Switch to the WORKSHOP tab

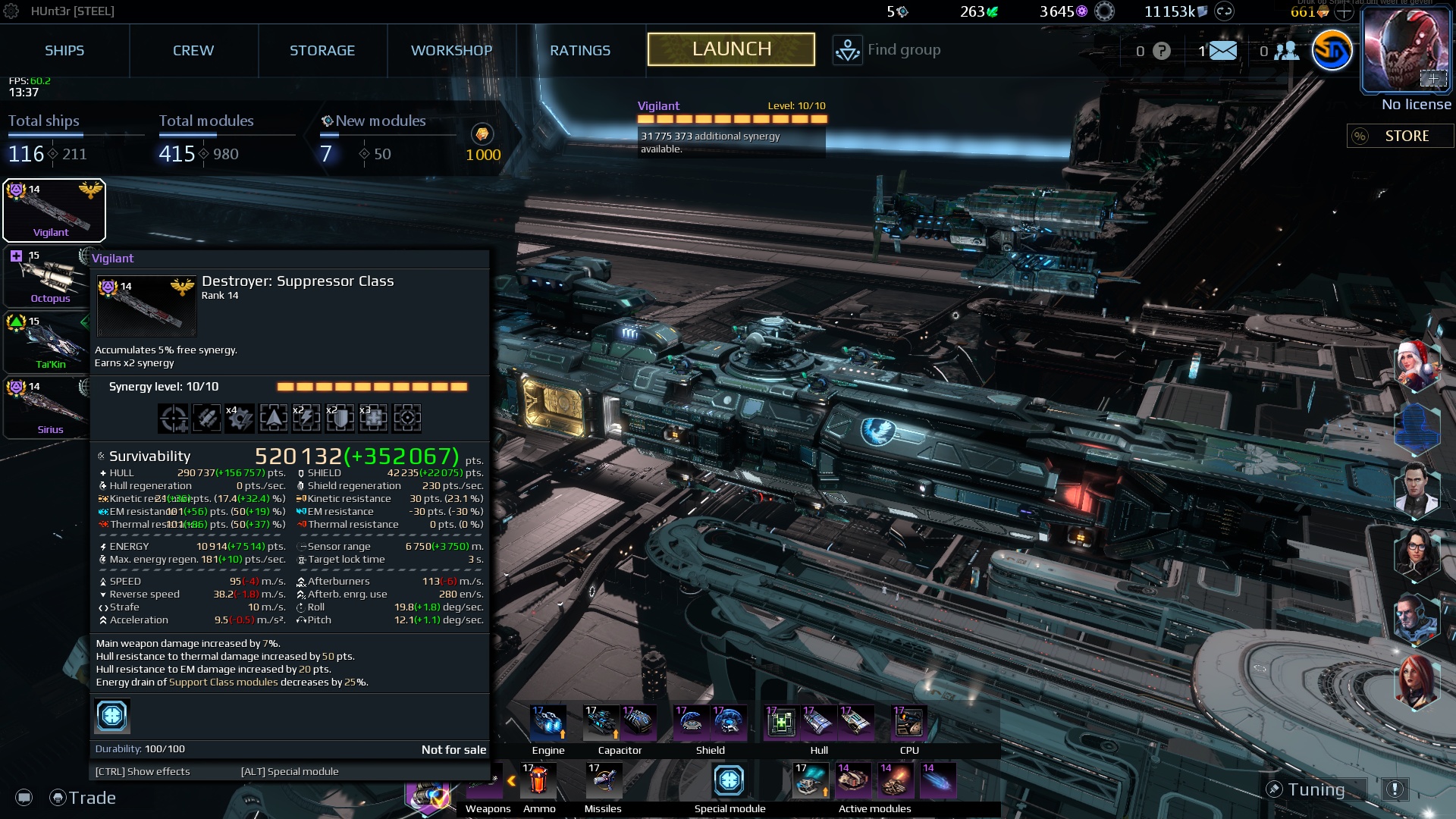pyautogui.click(x=451, y=50)
